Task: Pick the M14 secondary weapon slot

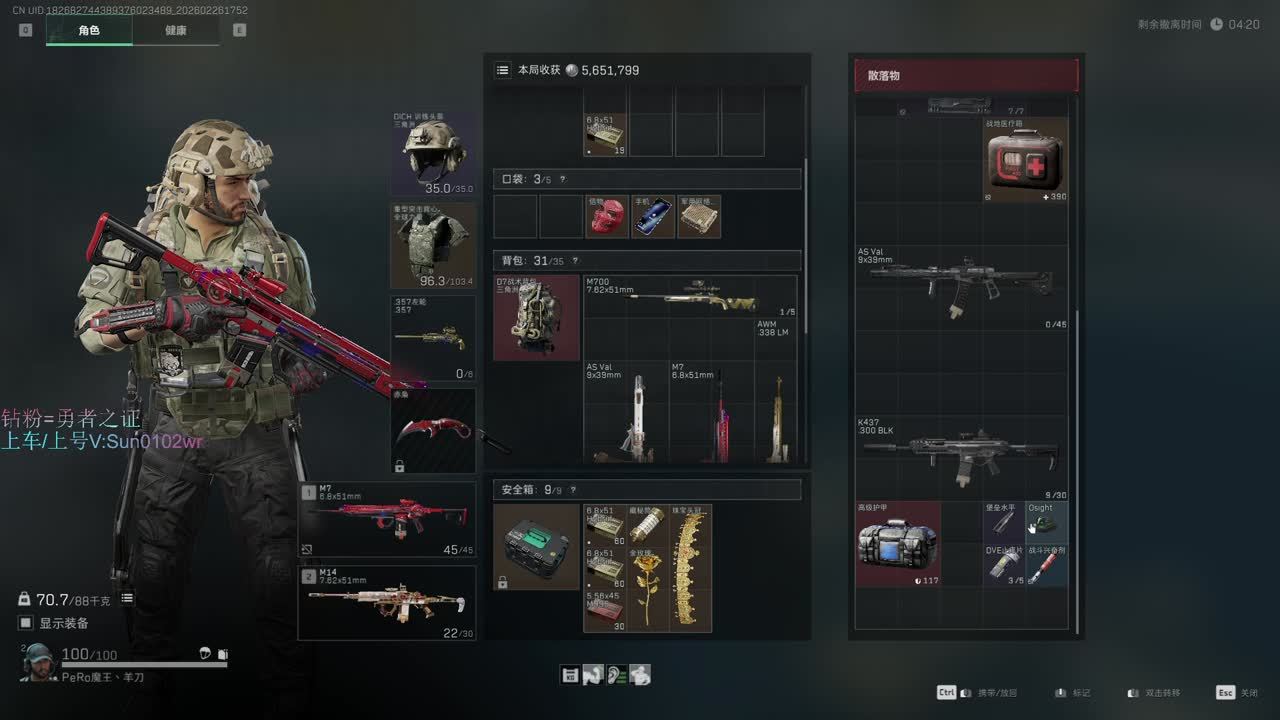Action: [388, 603]
